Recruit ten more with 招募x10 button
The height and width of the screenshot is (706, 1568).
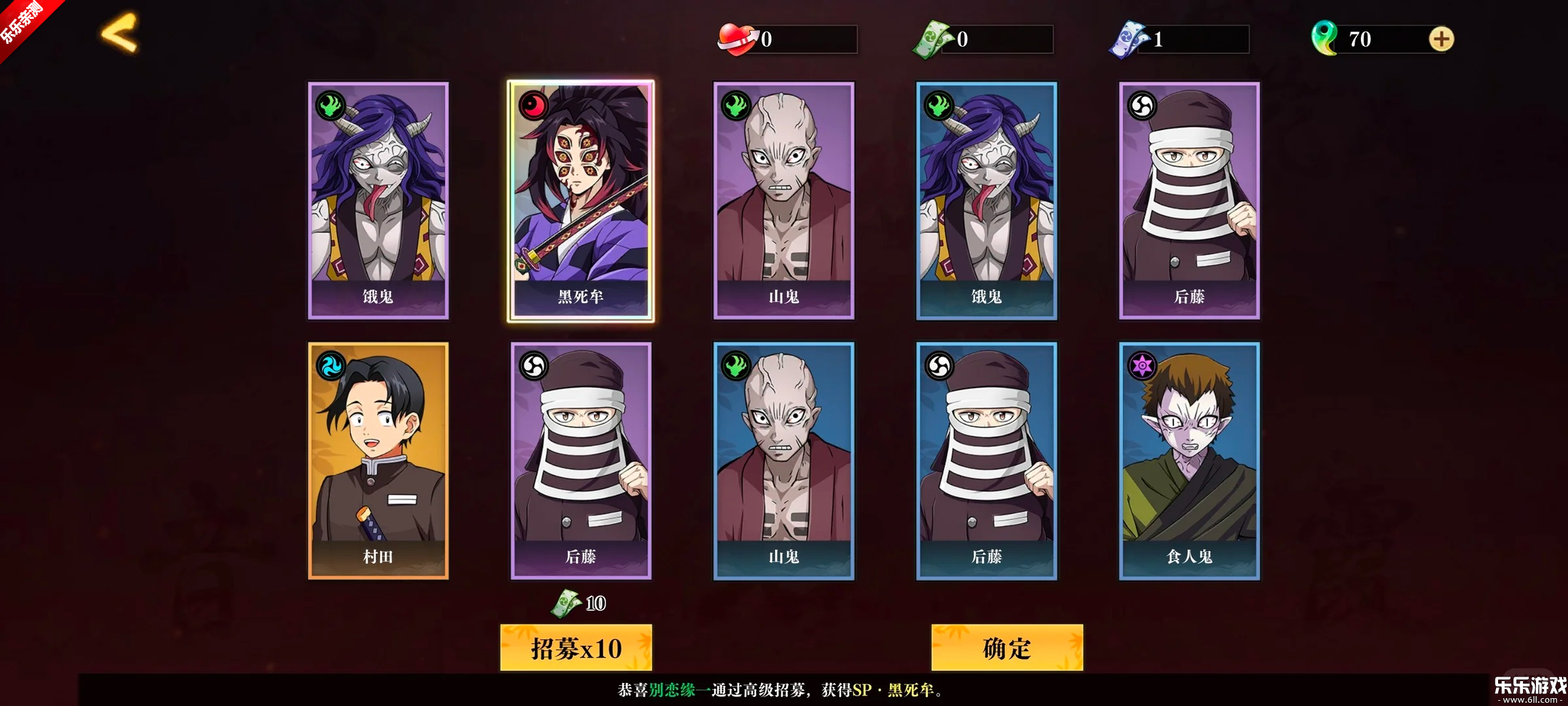click(576, 648)
